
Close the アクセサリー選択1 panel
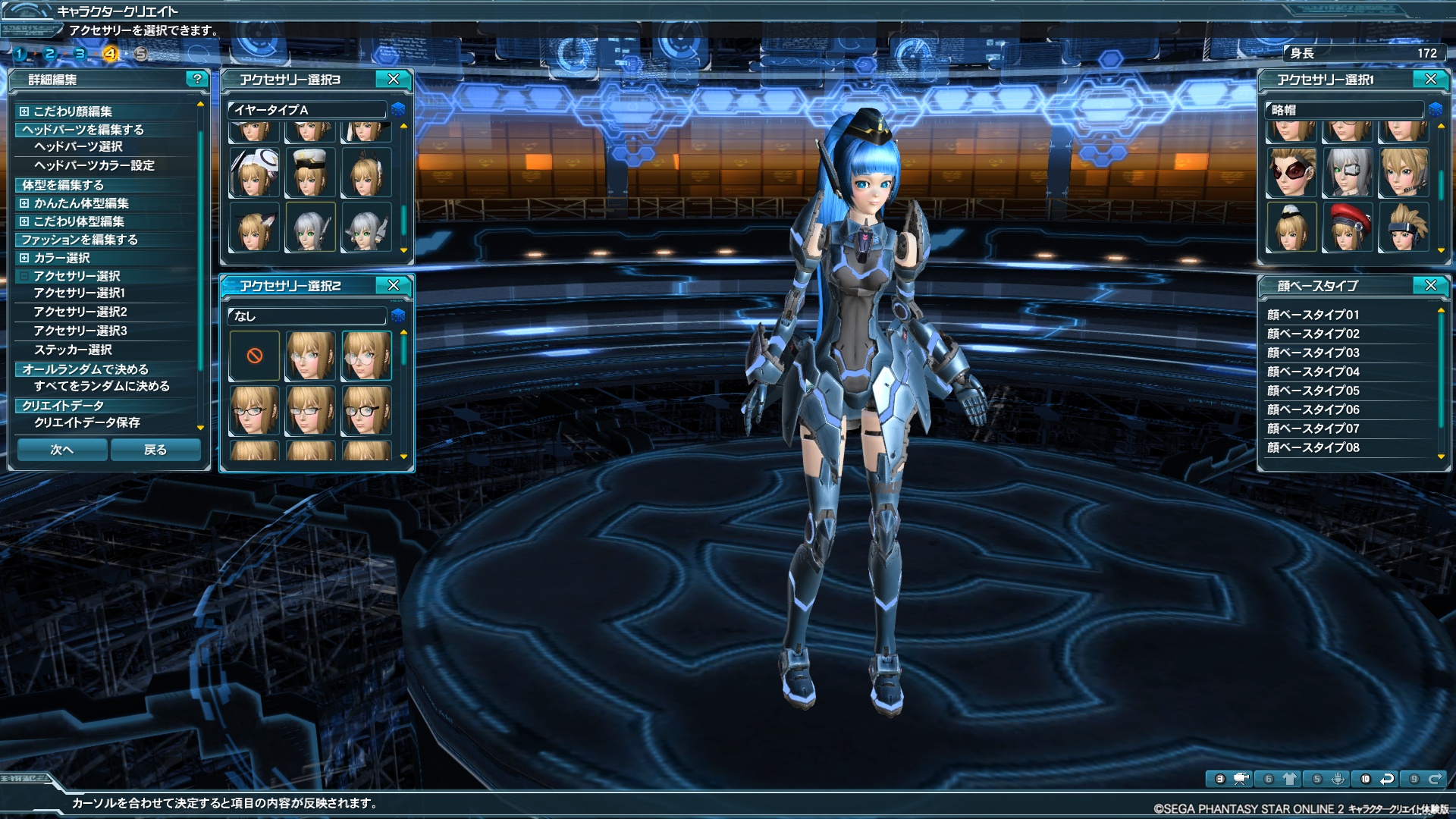click(x=1430, y=79)
